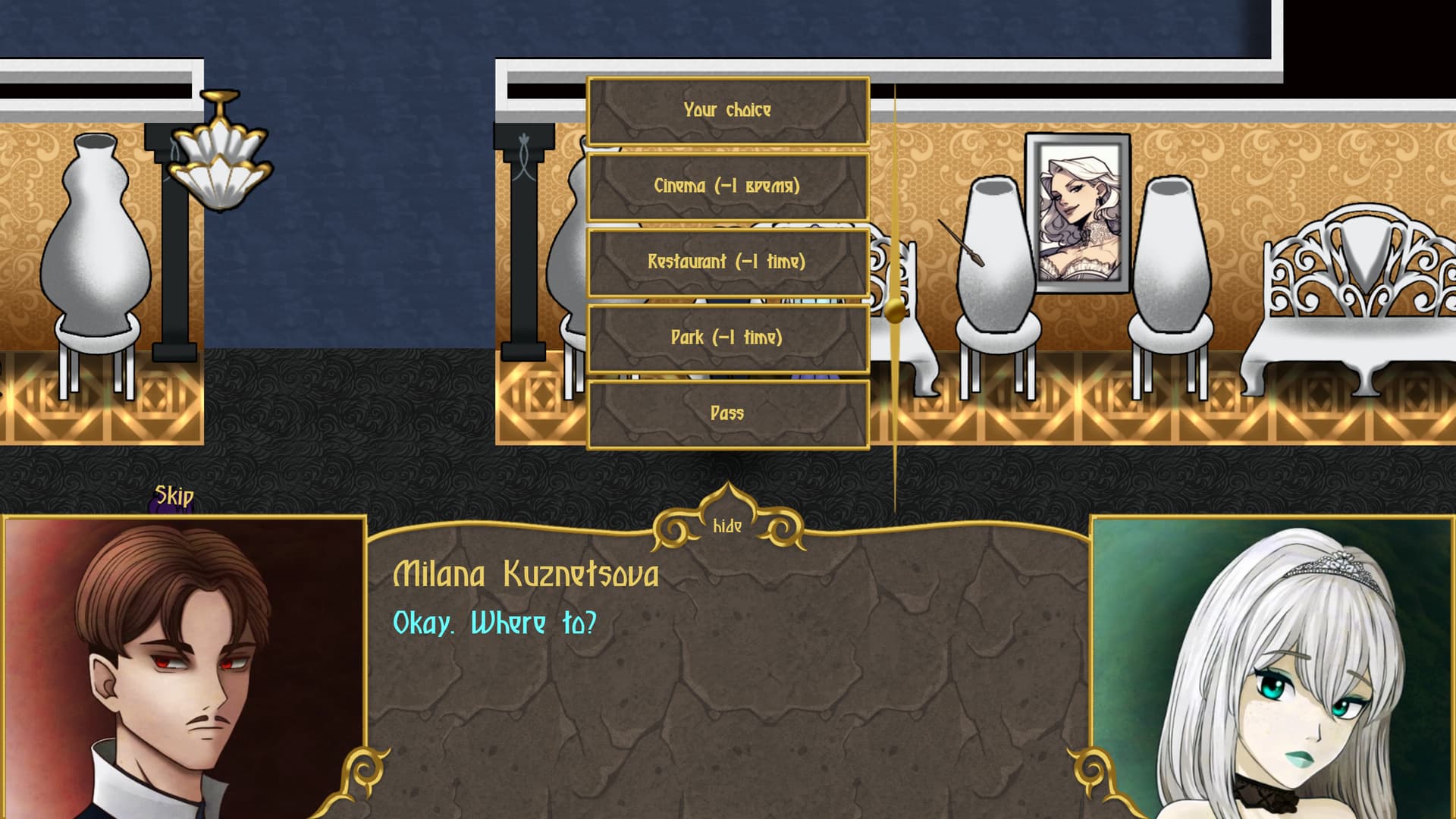The height and width of the screenshot is (819, 1456).
Task: Hide the dialogue box
Action: click(x=727, y=526)
